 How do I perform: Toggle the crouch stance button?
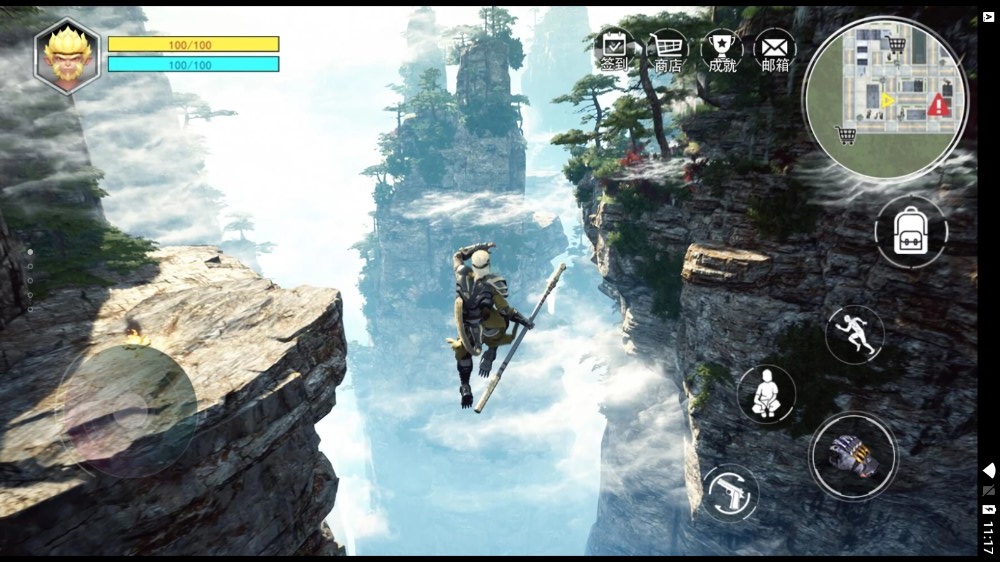(766, 394)
